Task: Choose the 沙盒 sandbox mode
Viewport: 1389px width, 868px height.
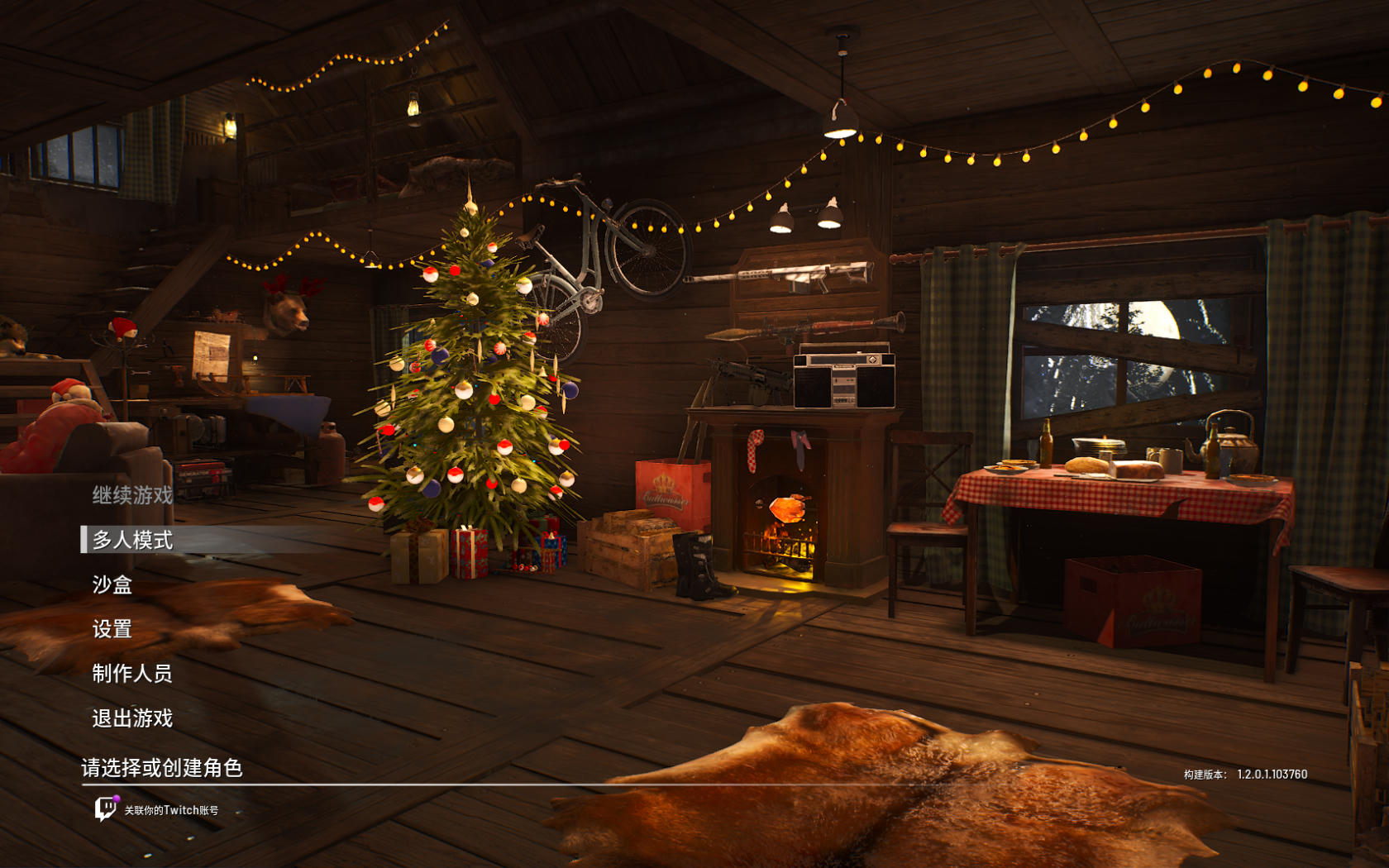Action: point(112,584)
